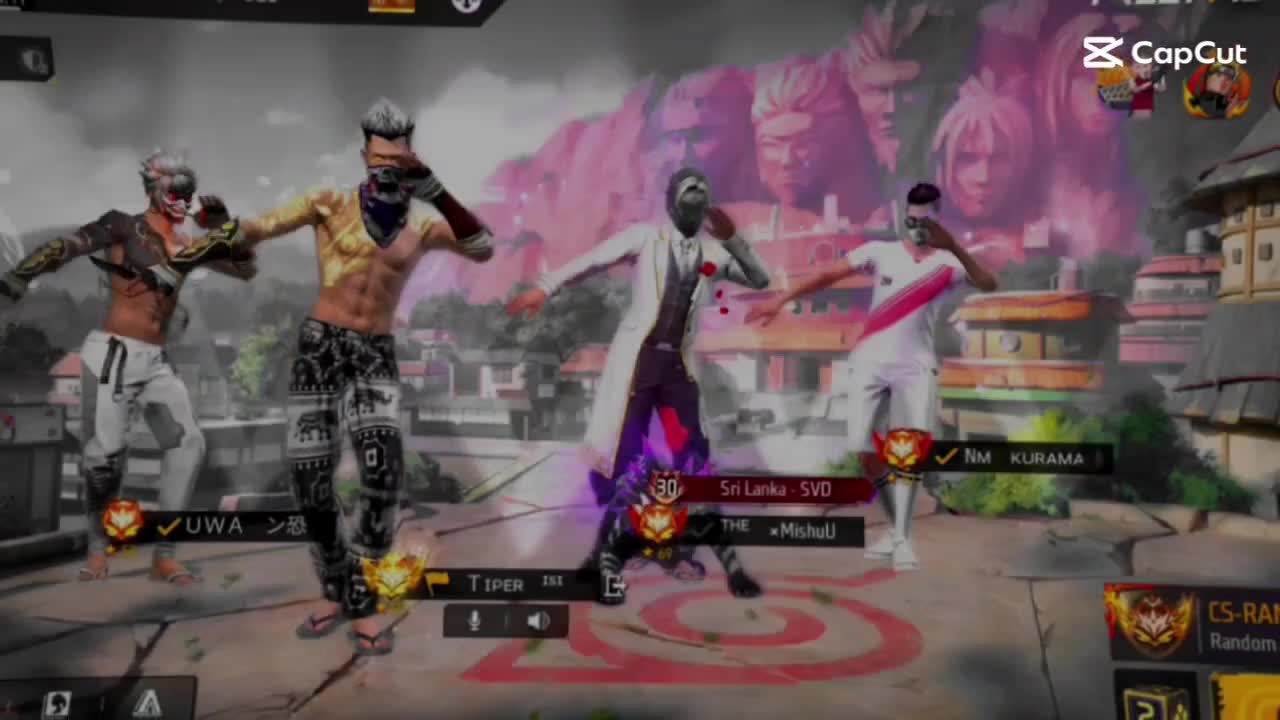Toggle the microphone icon under TIPER's nameplate

click(474, 621)
